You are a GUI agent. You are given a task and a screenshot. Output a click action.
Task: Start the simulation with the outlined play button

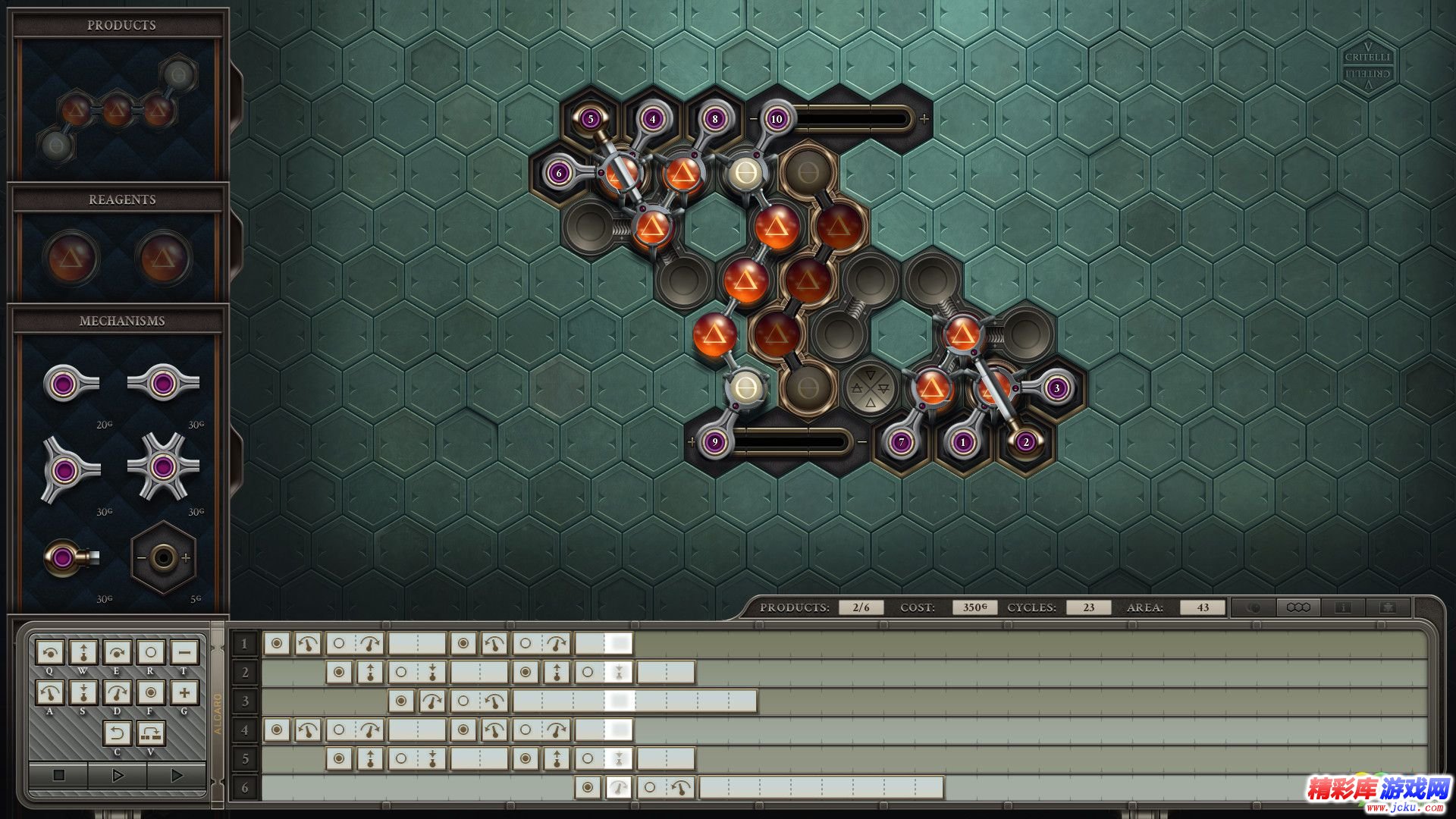118,775
